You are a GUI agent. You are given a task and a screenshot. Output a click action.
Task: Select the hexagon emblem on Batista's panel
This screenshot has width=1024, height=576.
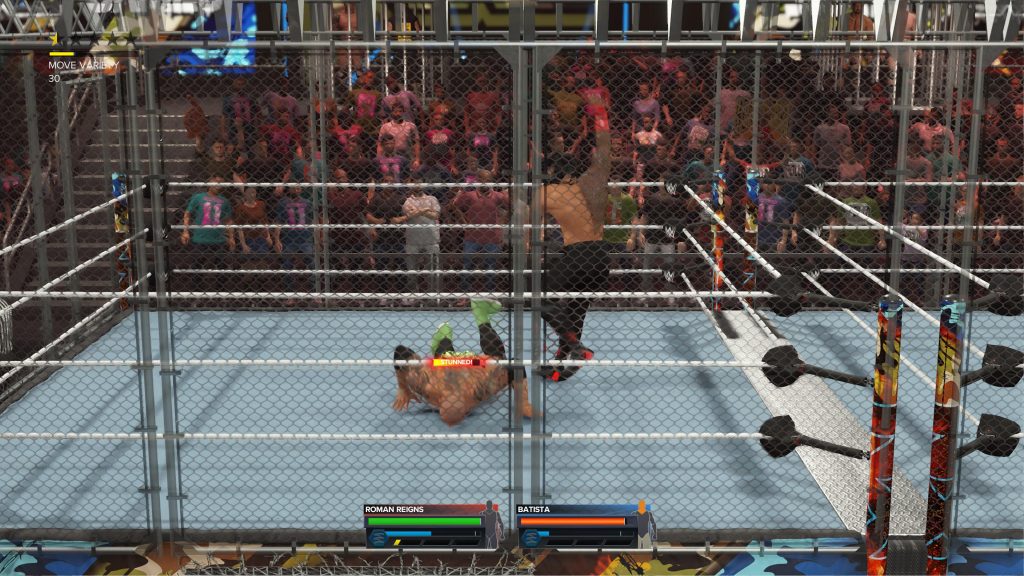coord(529,538)
